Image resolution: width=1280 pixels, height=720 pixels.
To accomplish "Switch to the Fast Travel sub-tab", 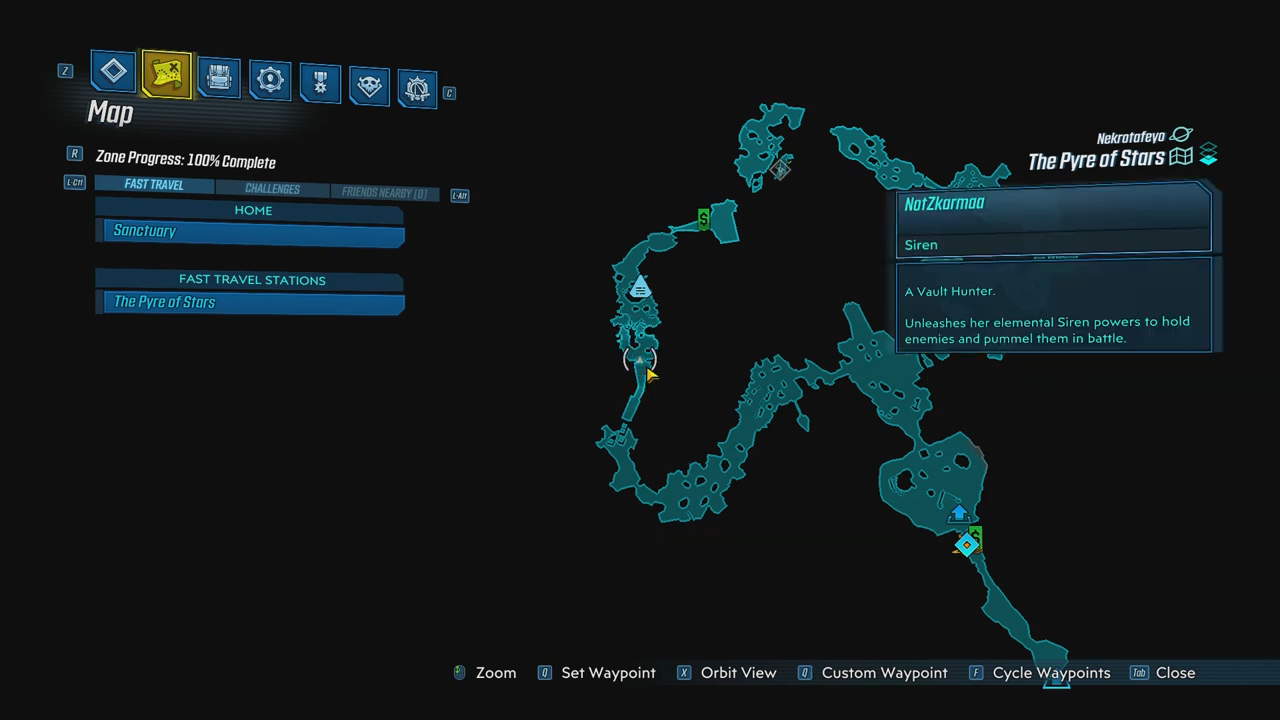I will tap(154, 185).
